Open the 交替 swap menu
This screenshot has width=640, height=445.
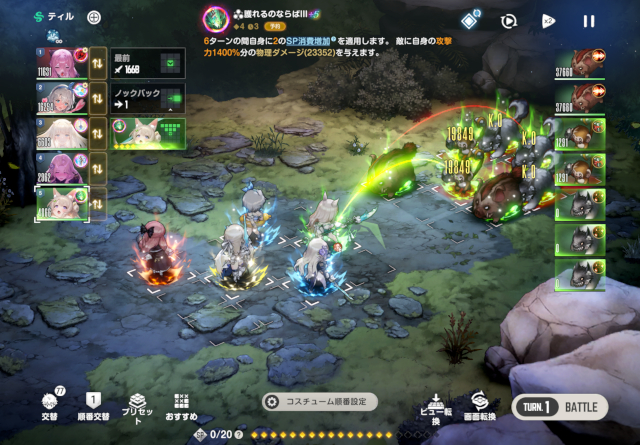[48, 404]
